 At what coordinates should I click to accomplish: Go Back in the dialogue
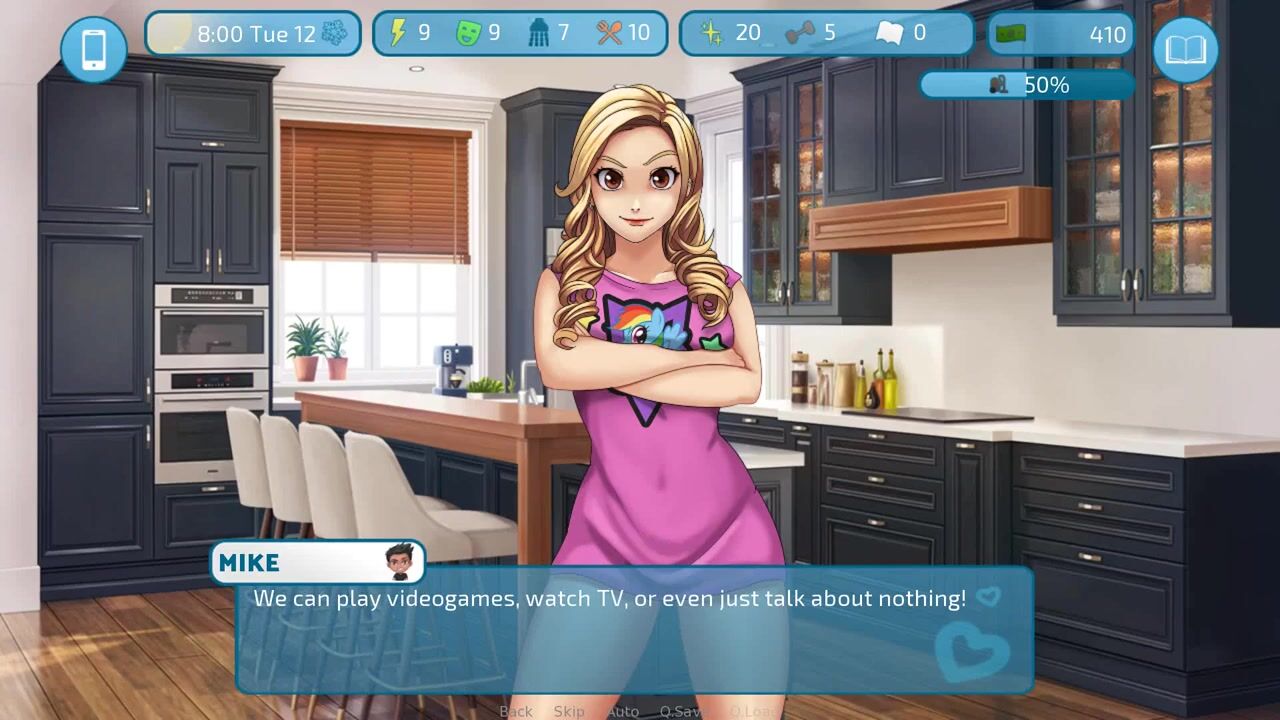[x=516, y=711]
